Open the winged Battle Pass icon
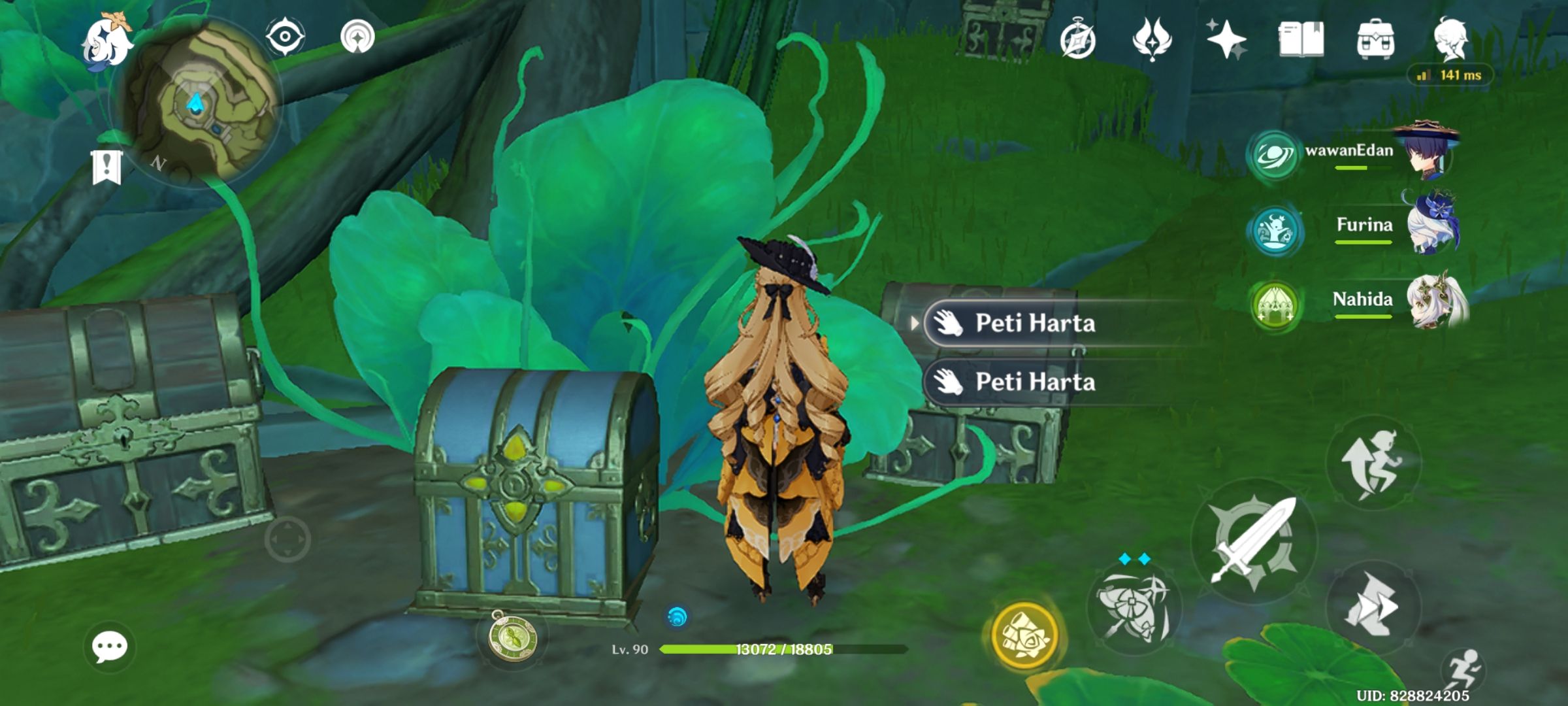Screen dimensions: 1568x706 click(x=1151, y=39)
